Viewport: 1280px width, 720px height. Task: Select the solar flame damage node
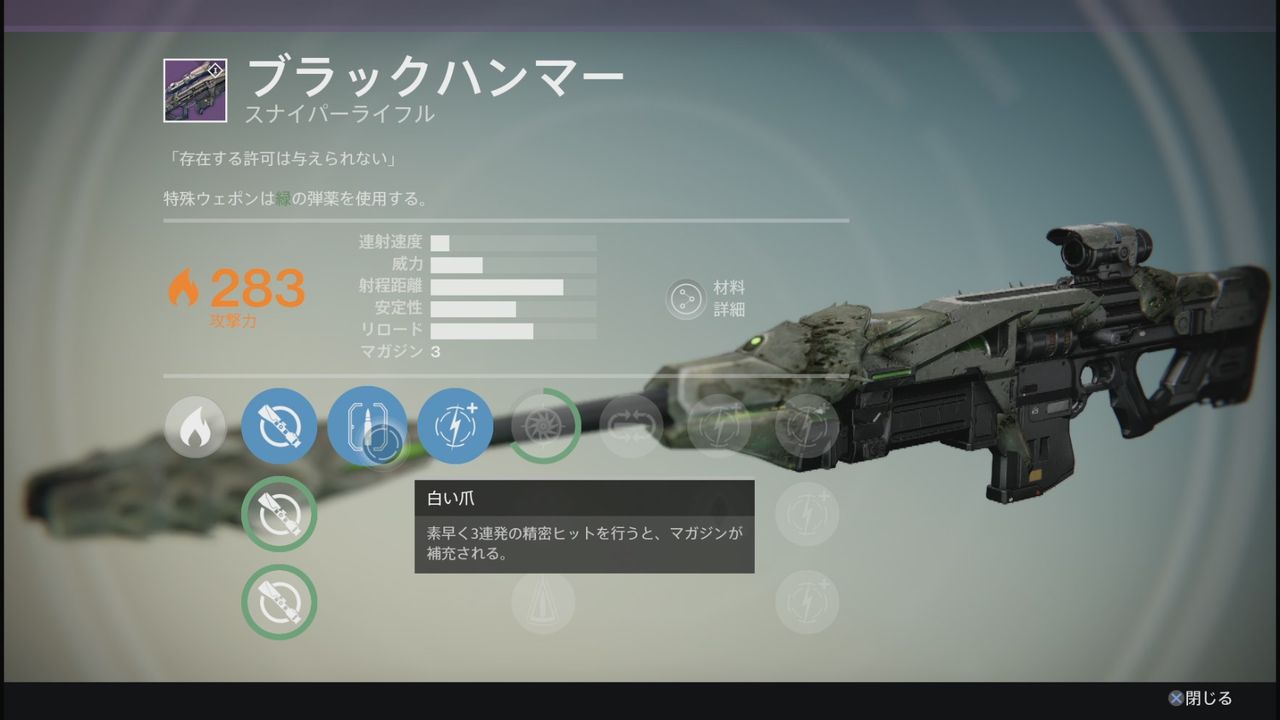tap(195, 426)
